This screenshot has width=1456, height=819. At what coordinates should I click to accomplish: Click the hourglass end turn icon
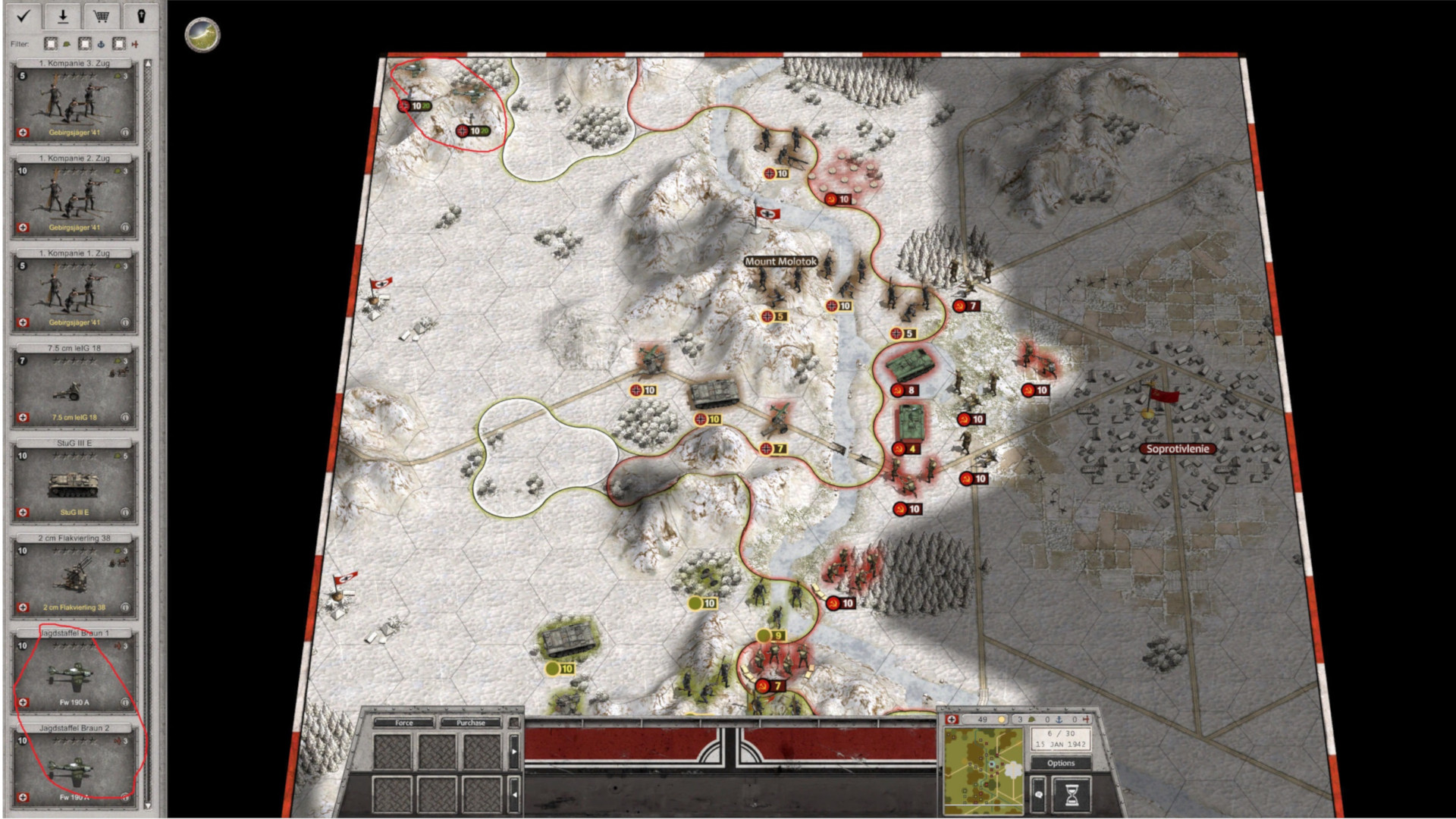pos(1072,795)
